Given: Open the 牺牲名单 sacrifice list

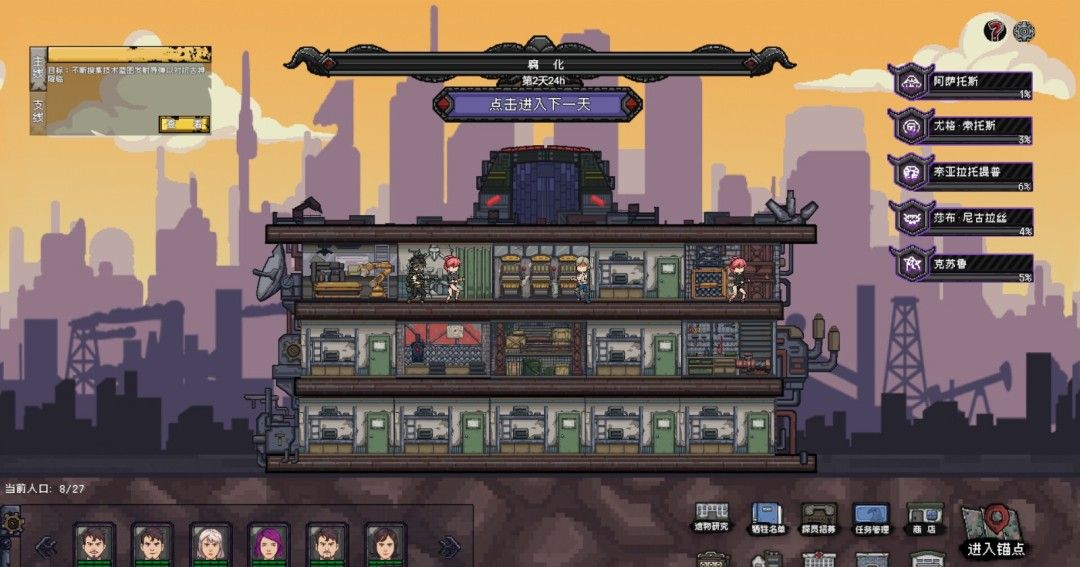Looking at the screenshot, I should (767, 518).
